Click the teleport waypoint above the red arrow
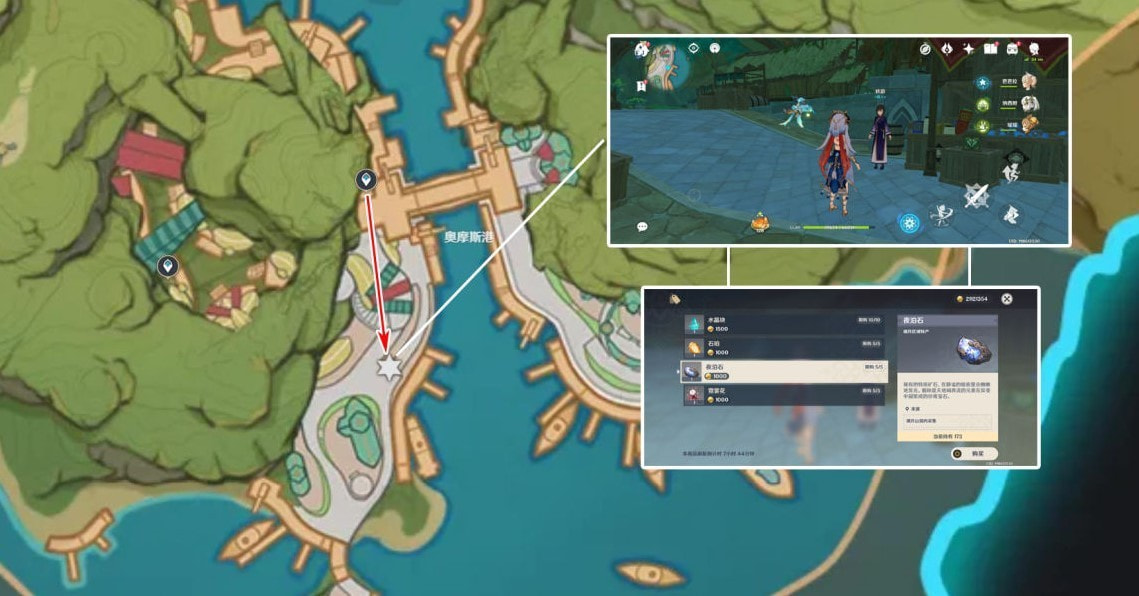This screenshot has height=596, width=1139. click(x=367, y=180)
